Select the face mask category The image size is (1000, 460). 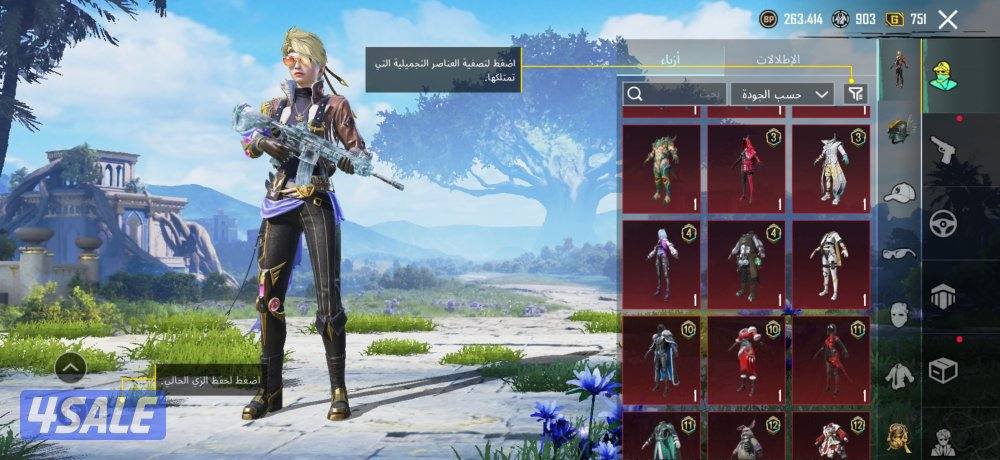pyautogui.click(x=900, y=314)
